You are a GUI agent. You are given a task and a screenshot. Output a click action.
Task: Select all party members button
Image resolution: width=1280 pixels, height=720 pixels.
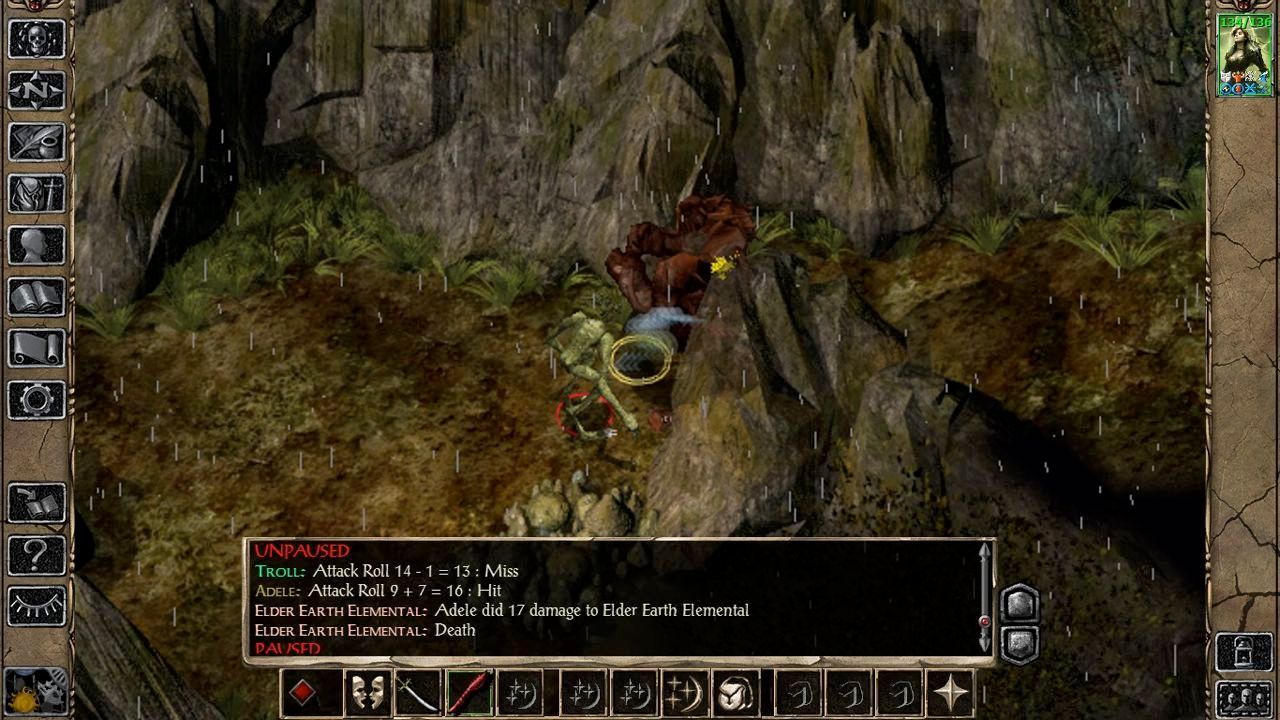(1244, 697)
